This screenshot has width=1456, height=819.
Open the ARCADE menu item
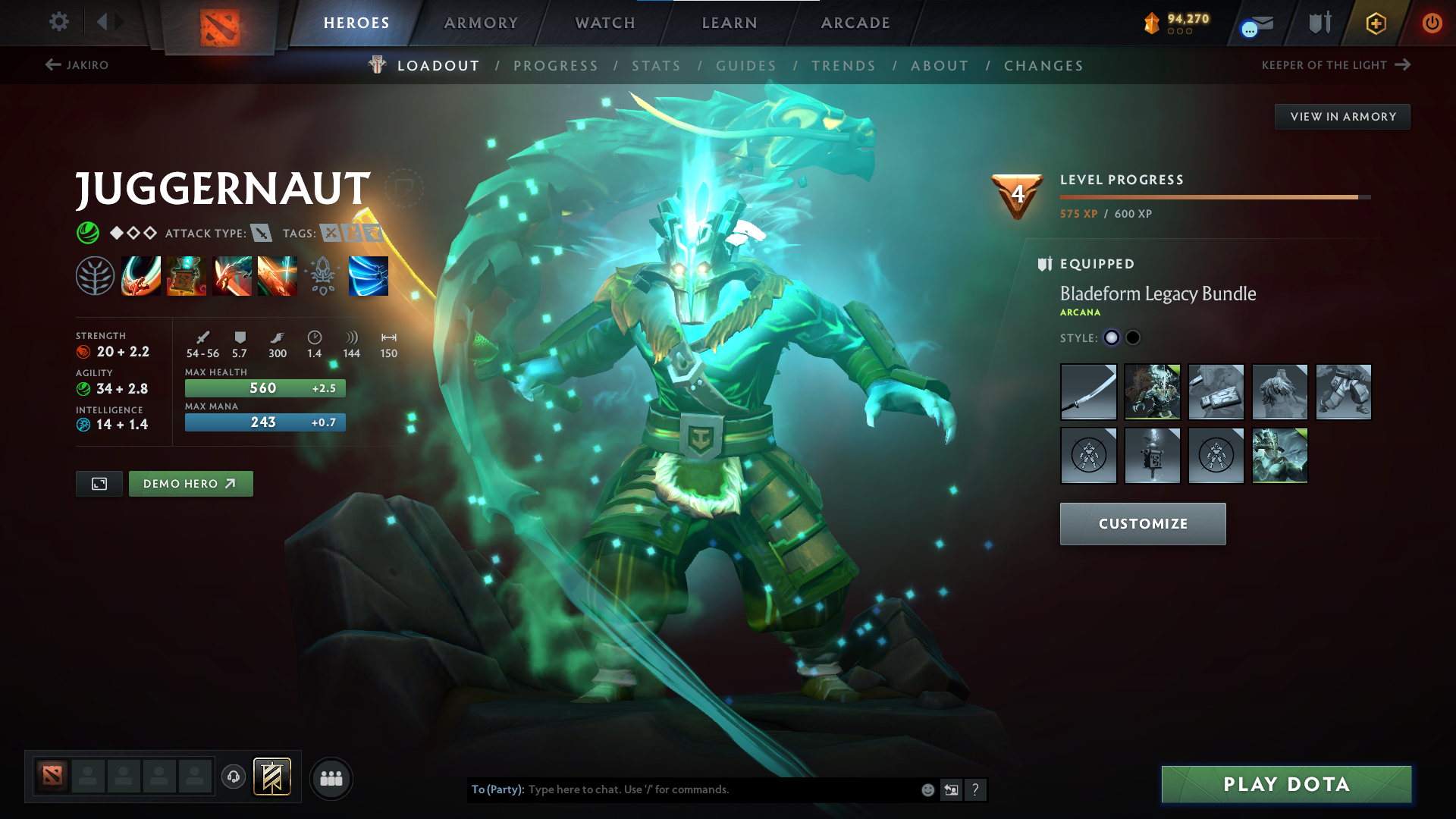(855, 22)
